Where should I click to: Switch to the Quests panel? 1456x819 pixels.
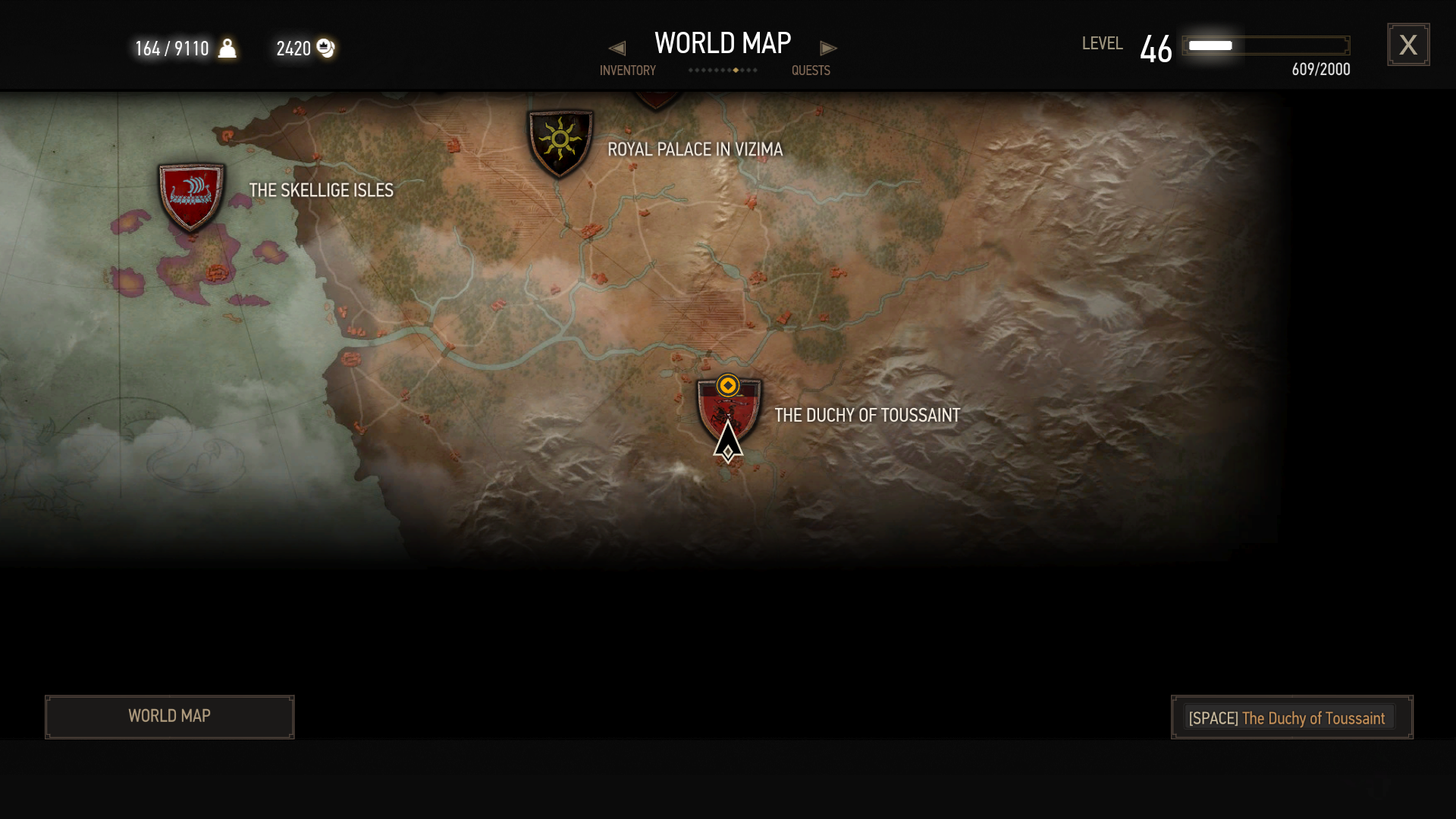(x=811, y=71)
